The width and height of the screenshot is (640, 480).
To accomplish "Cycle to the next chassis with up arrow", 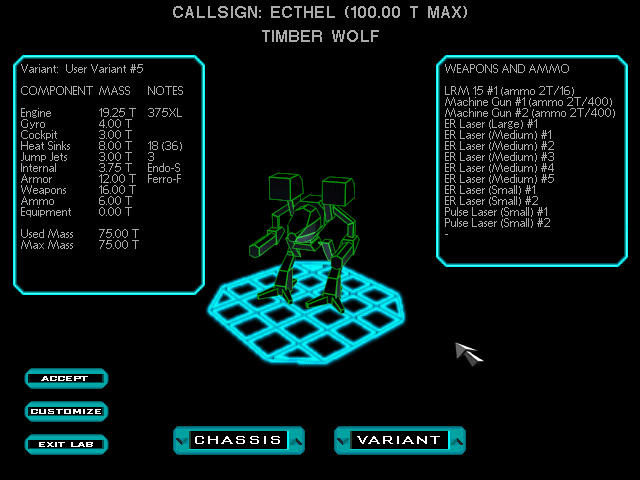I will pos(298,440).
